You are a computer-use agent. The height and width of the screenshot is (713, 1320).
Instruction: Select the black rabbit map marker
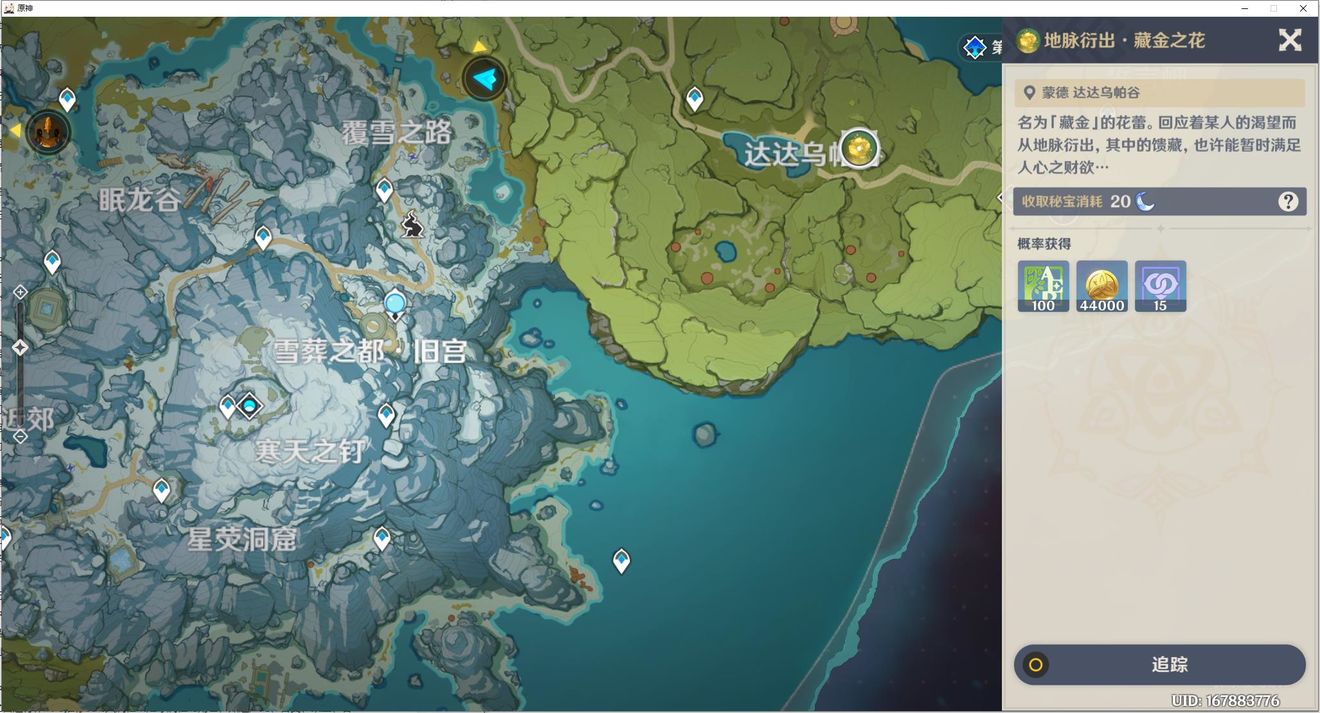point(412,226)
